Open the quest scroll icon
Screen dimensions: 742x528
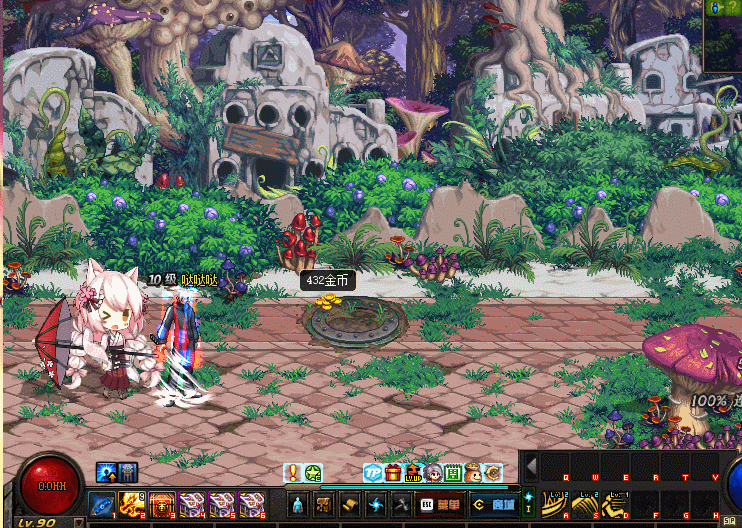350,504
